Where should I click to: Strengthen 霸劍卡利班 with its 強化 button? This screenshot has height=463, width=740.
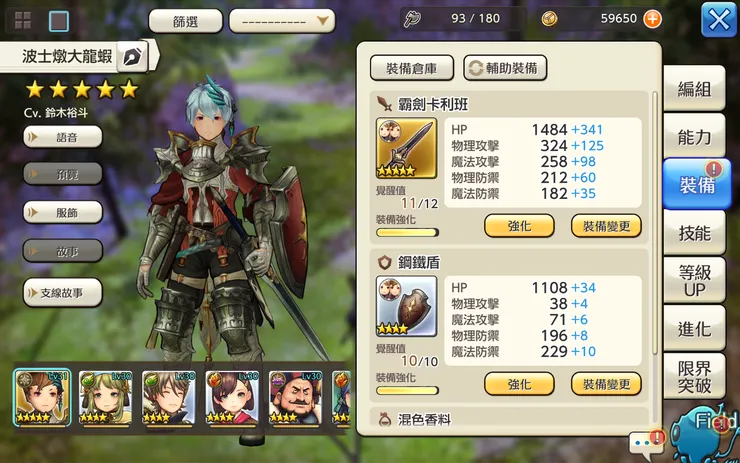coord(519,226)
